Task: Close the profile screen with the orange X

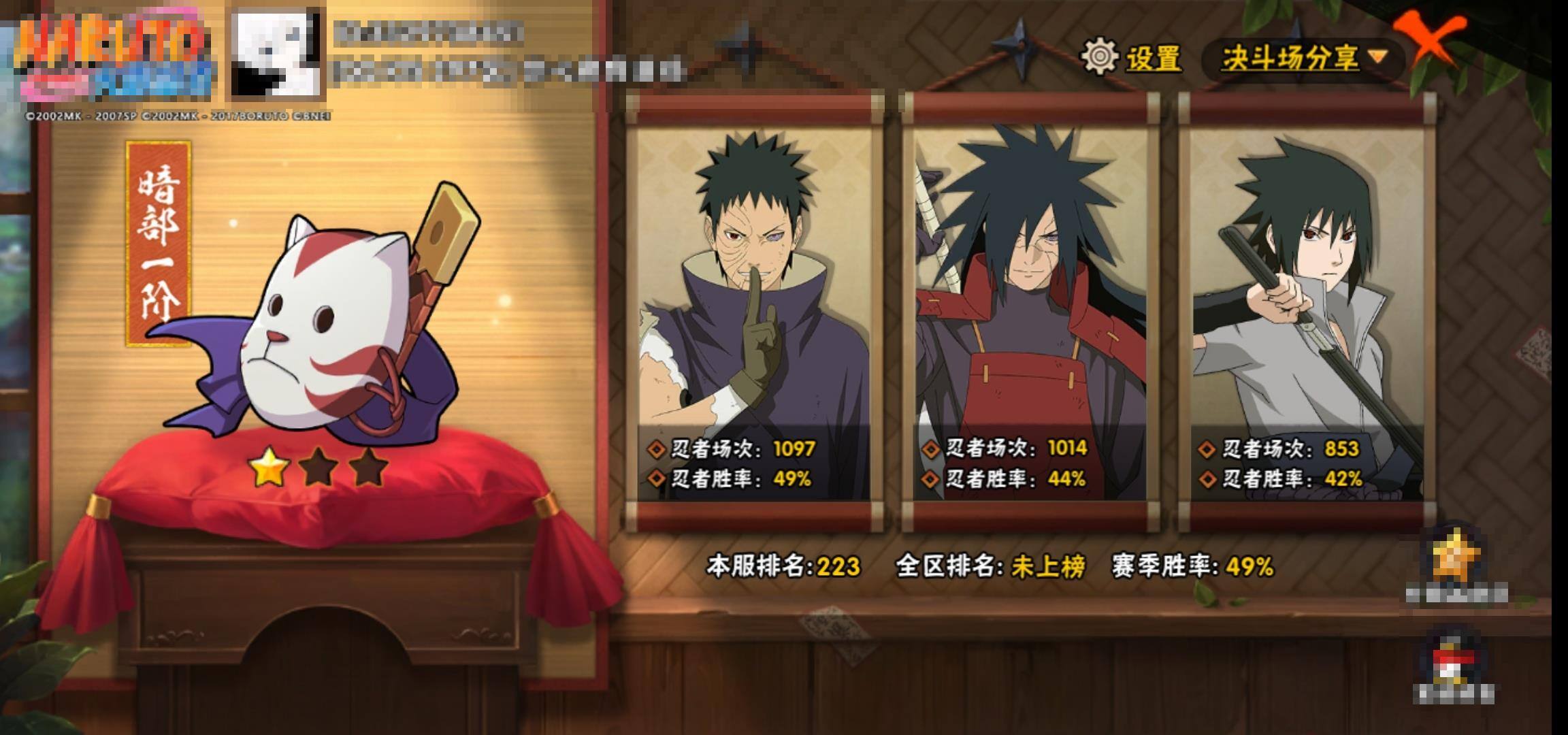Action: (1431, 41)
